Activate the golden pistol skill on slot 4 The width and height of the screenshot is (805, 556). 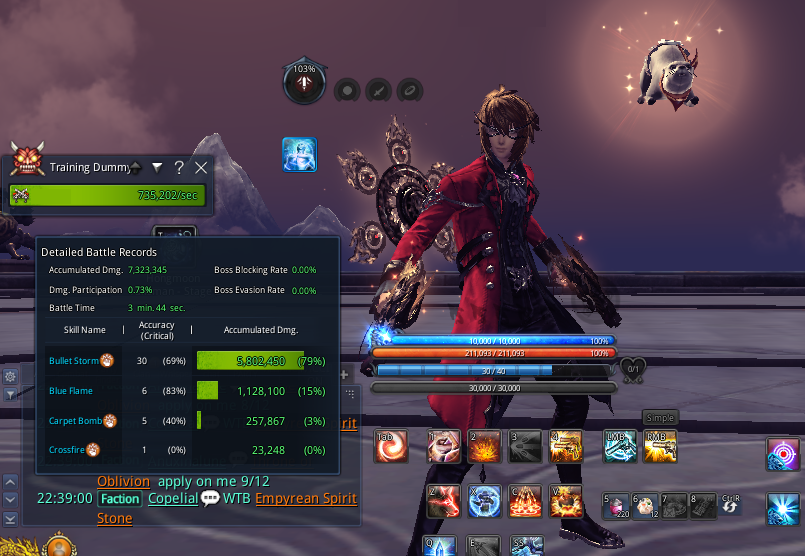(x=567, y=447)
